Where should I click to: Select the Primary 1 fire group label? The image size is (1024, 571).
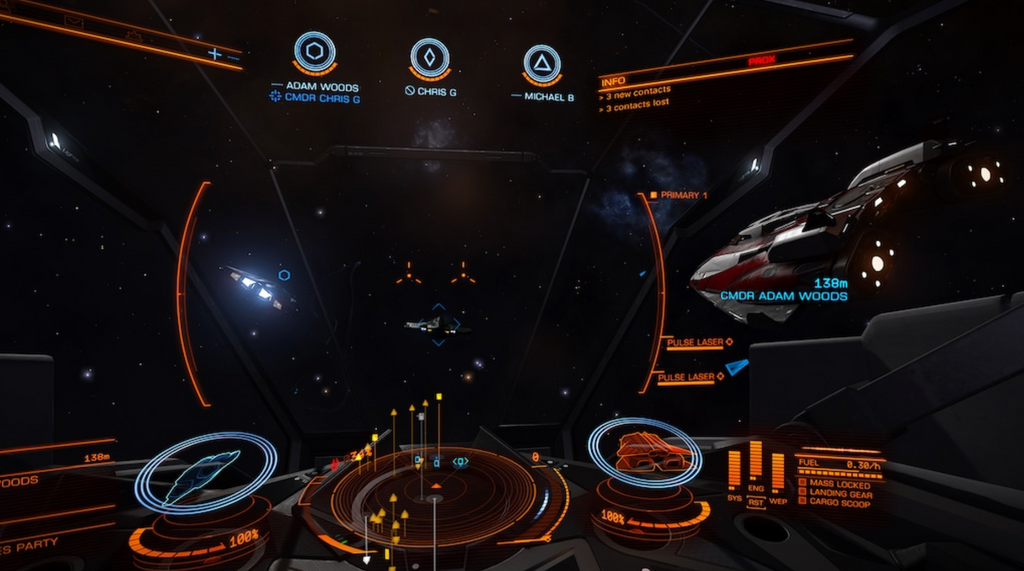pos(684,195)
